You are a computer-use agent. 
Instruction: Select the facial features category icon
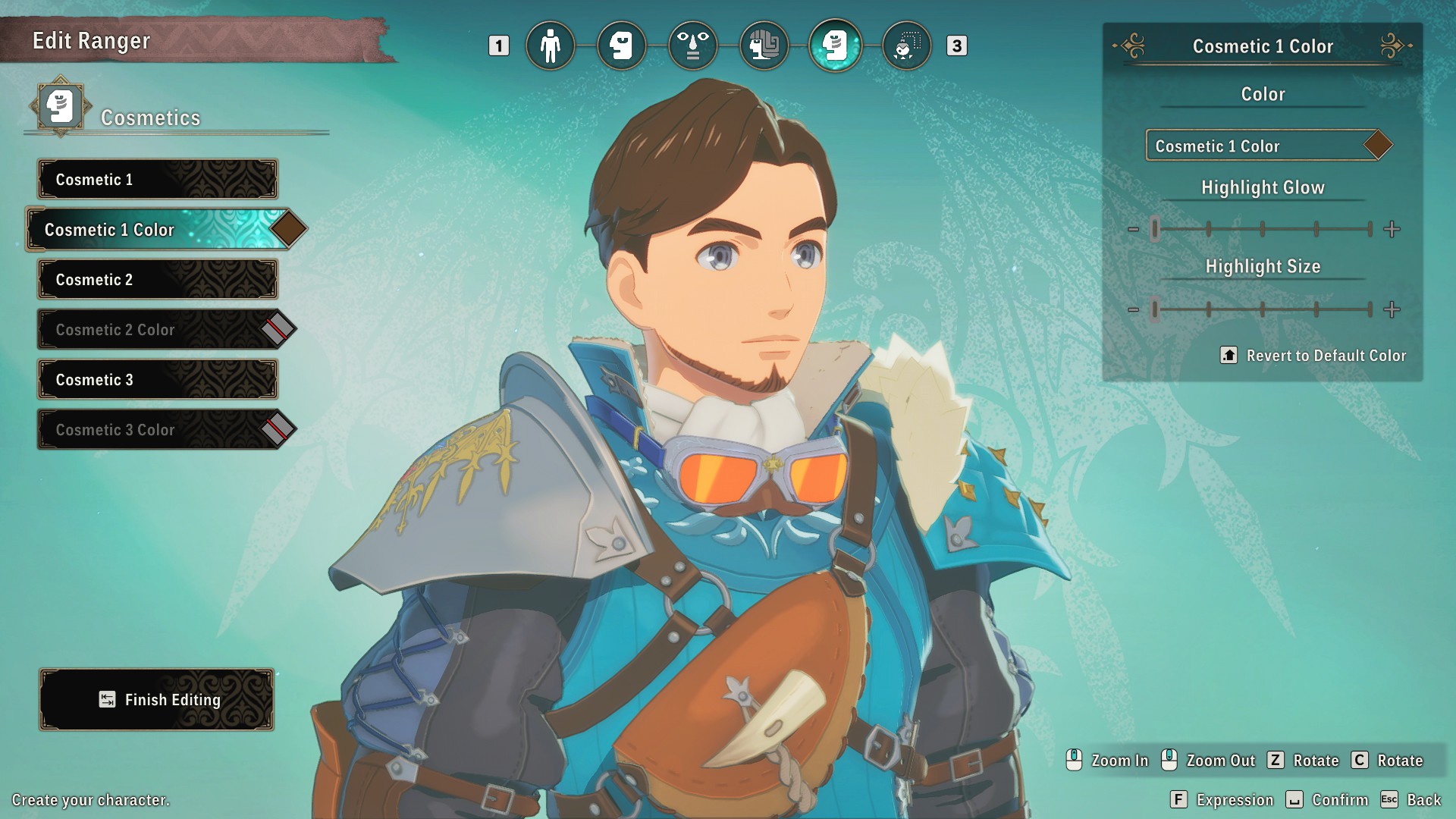tap(693, 45)
